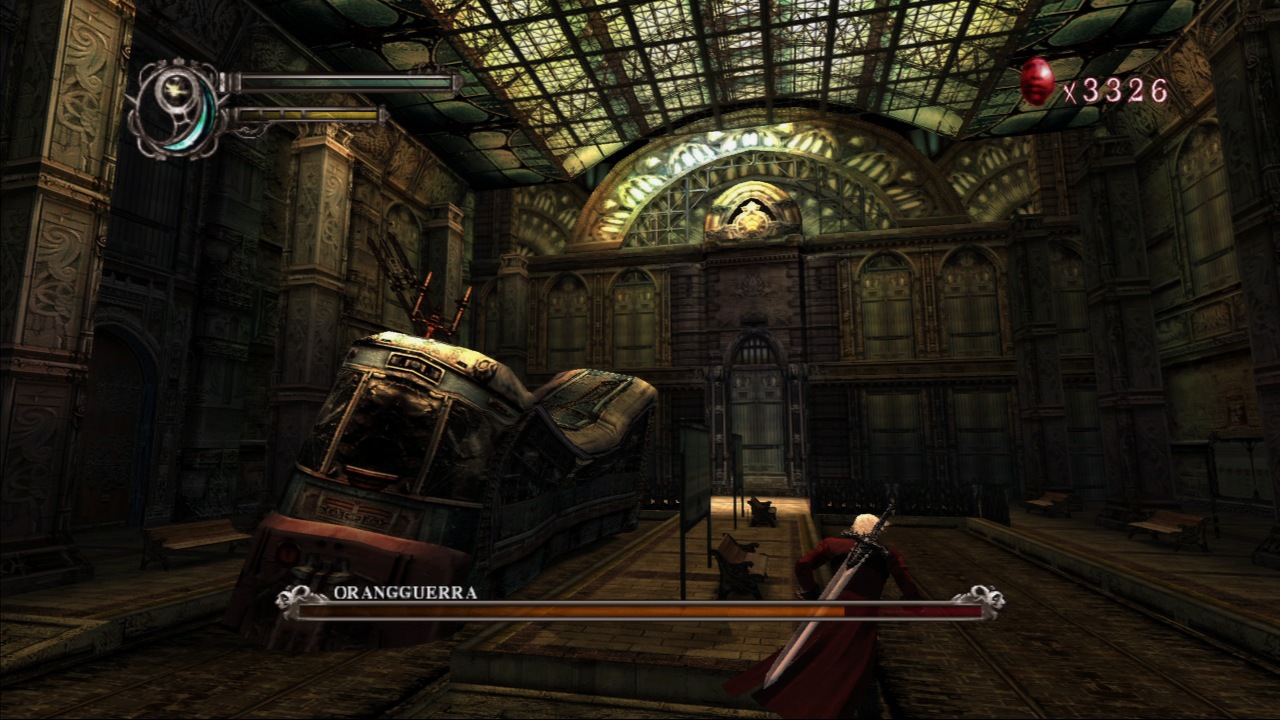Click the star symbol inside the circular HUD emblem
The height and width of the screenshot is (720, 1280).
174,89
